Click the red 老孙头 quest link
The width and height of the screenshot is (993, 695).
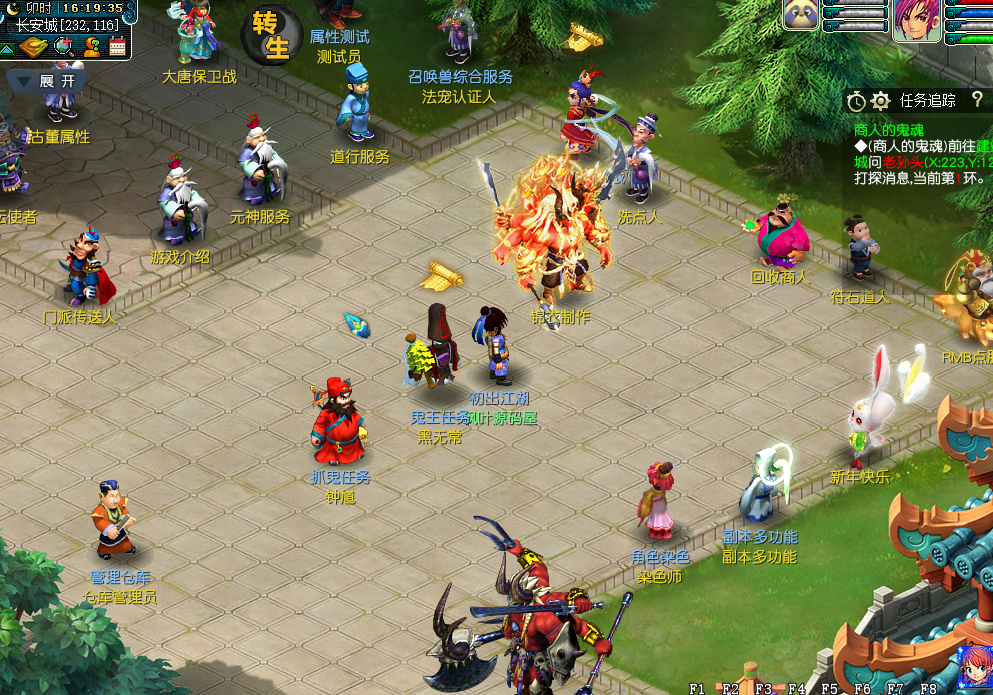click(902, 162)
